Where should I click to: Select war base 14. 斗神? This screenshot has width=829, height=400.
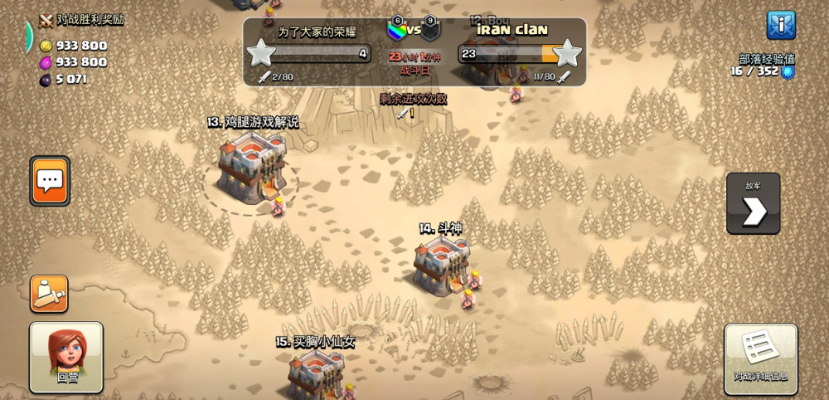[x=441, y=263]
